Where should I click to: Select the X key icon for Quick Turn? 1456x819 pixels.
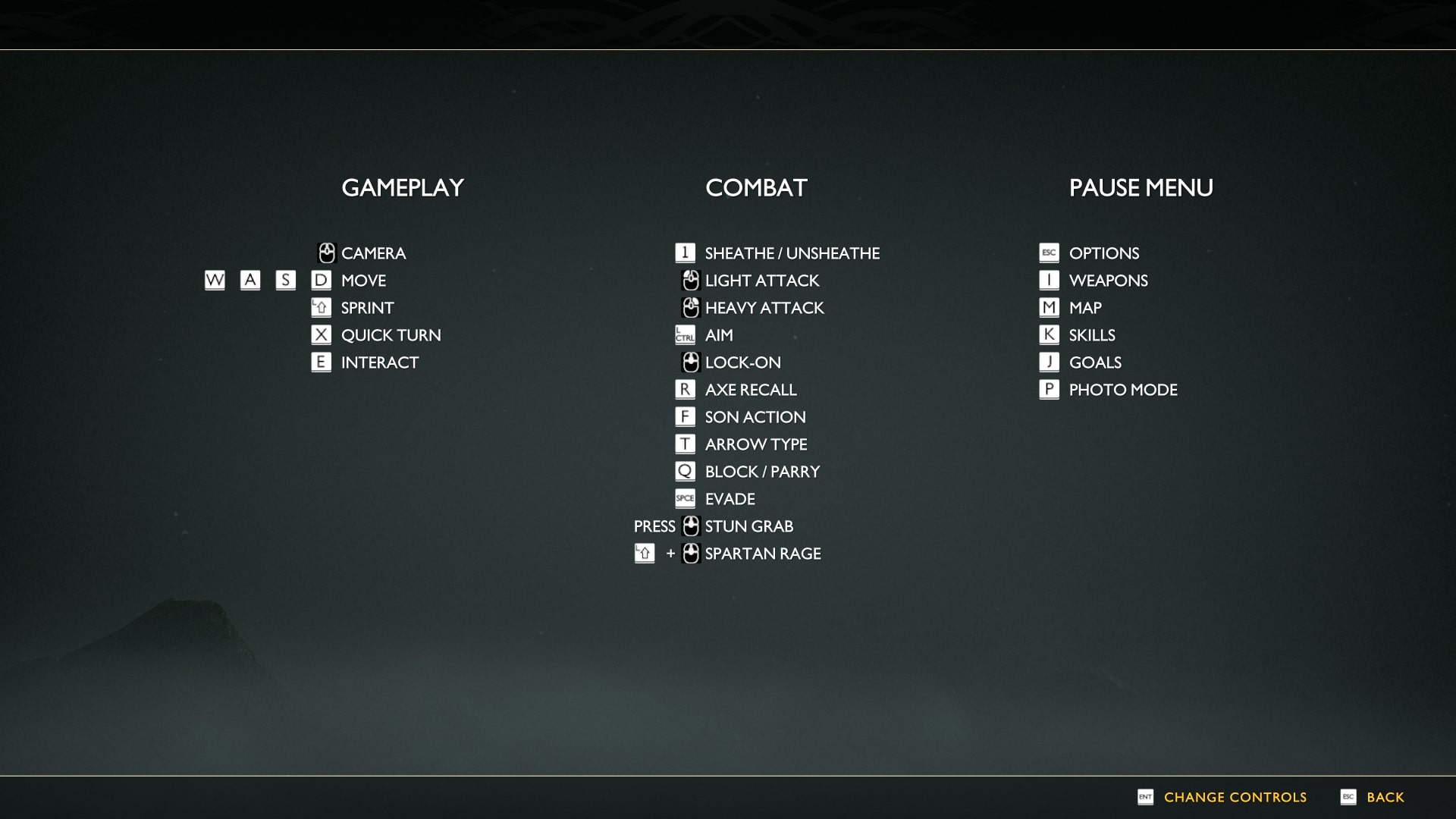pyautogui.click(x=321, y=334)
